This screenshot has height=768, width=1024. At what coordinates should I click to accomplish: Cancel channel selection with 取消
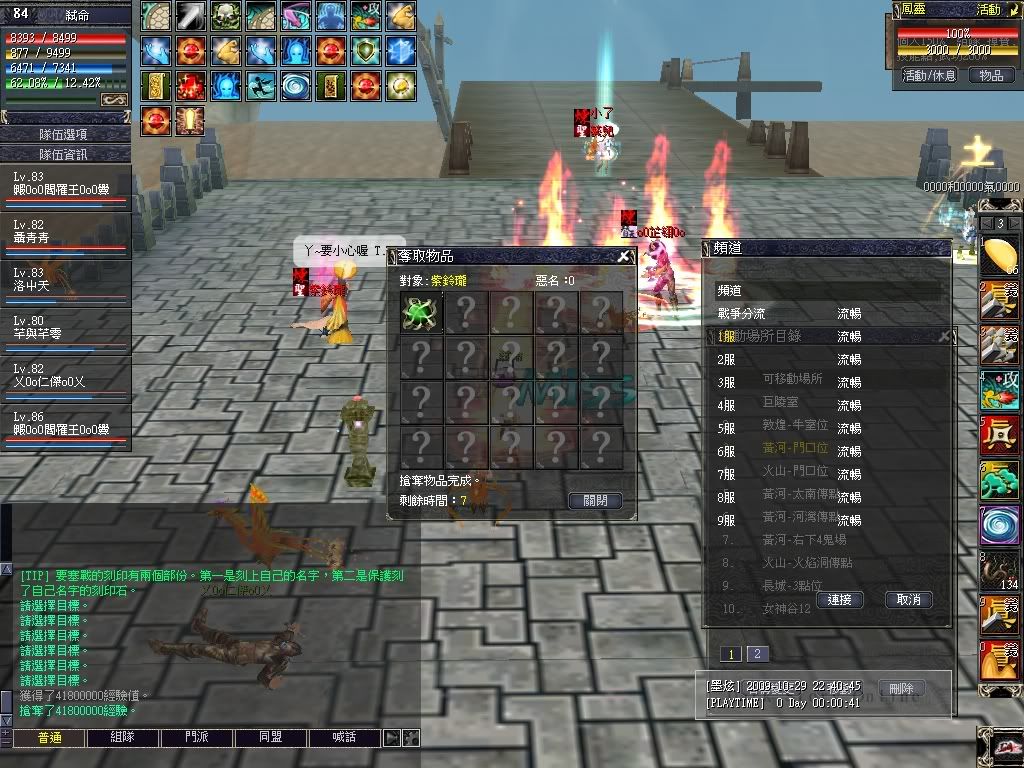click(908, 599)
